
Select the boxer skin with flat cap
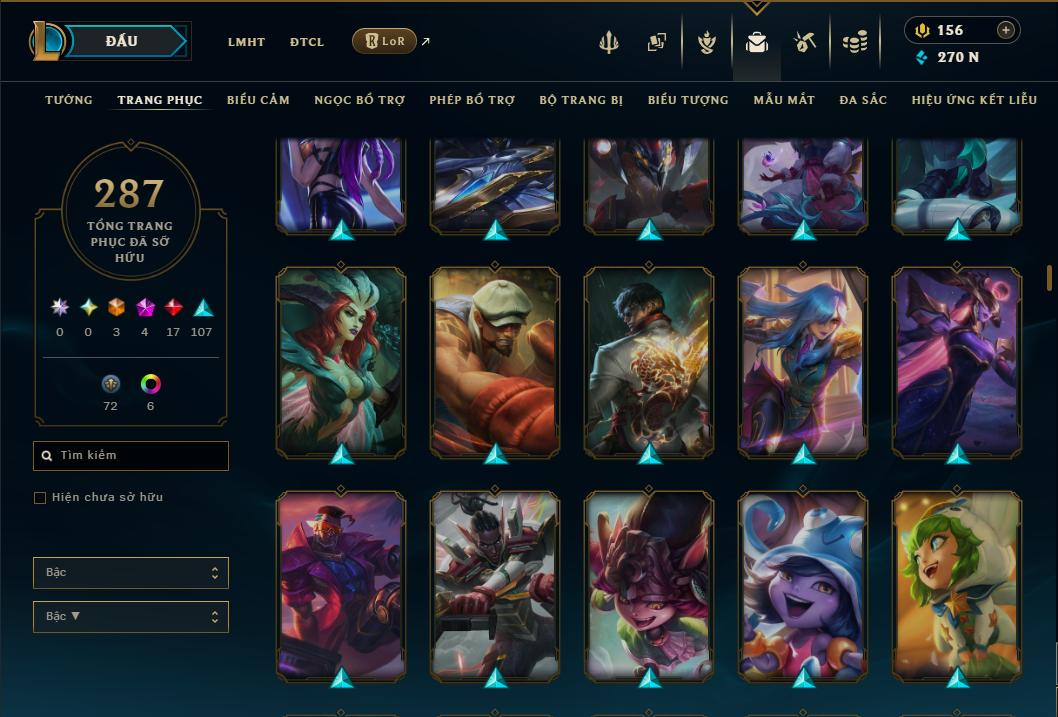pyautogui.click(x=495, y=360)
